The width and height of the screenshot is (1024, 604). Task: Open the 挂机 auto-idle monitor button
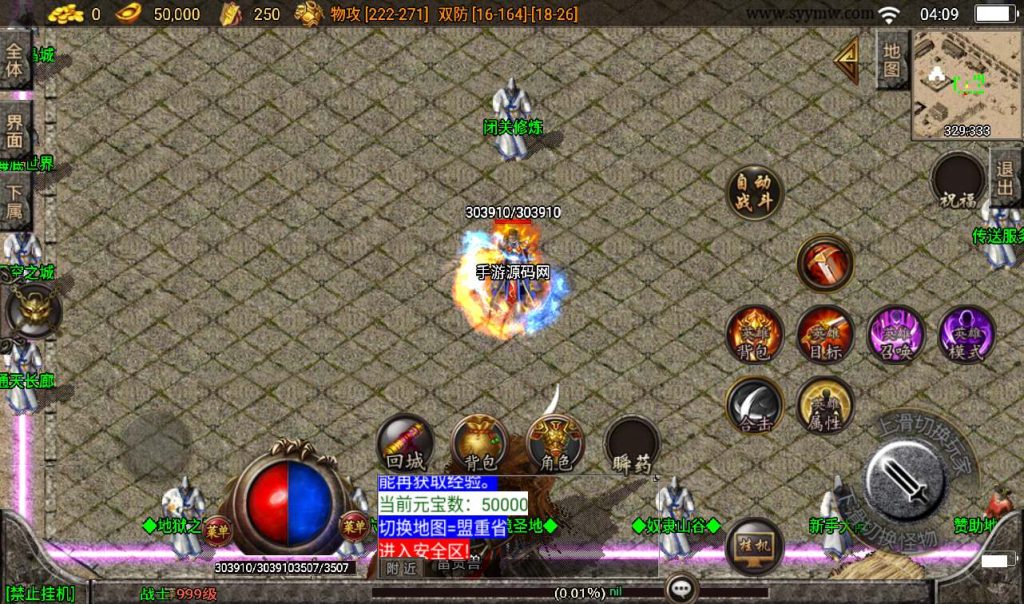754,546
